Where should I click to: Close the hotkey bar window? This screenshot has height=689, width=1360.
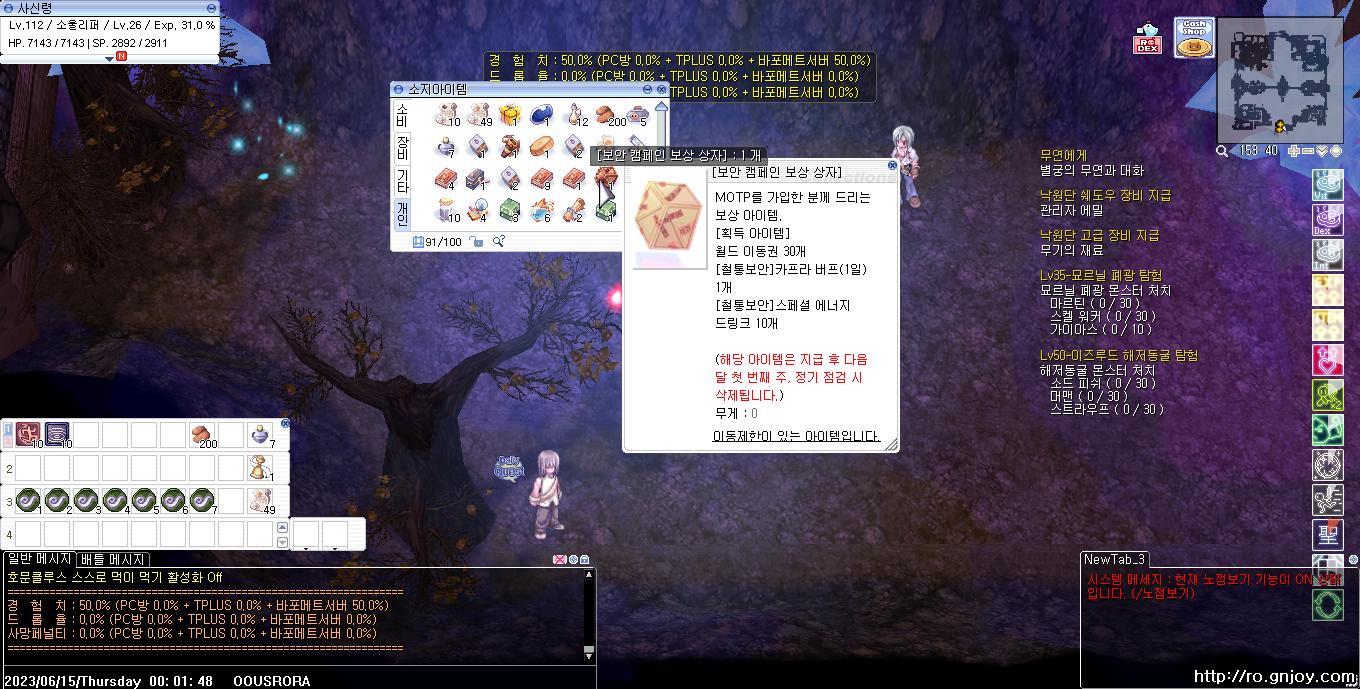pos(285,423)
